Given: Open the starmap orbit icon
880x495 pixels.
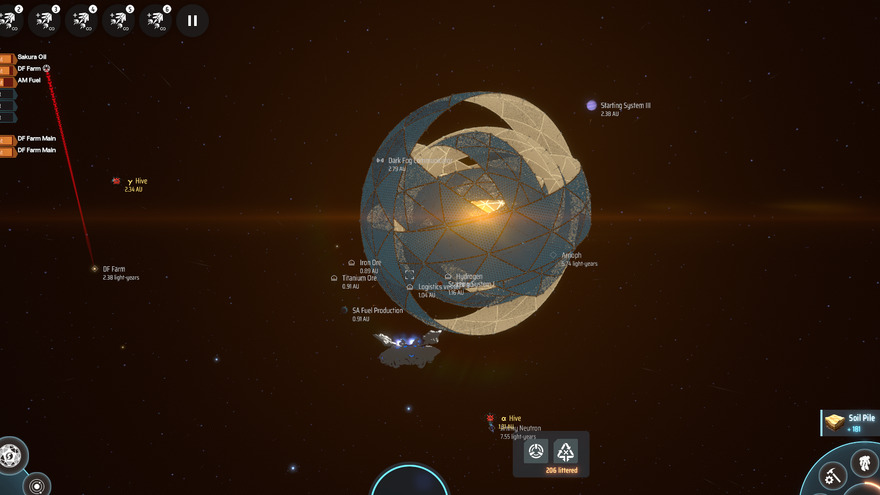Looking at the screenshot, I should pos(37,485).
